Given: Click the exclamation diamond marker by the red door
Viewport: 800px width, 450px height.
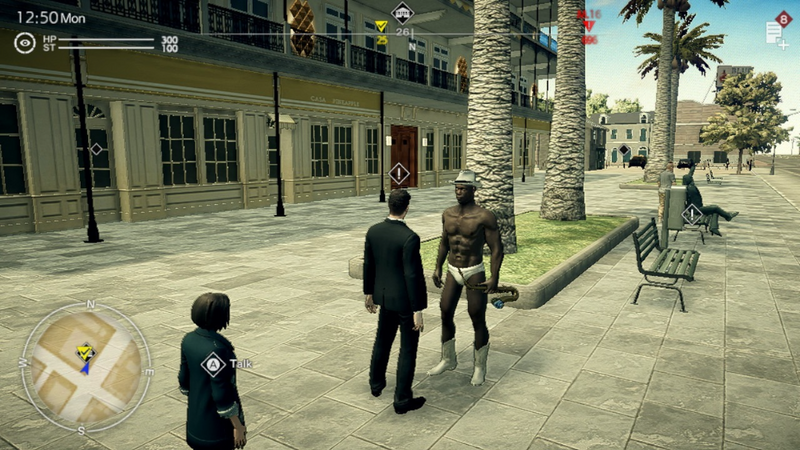Looking at the screenshot, I should [x=399, y=174].
